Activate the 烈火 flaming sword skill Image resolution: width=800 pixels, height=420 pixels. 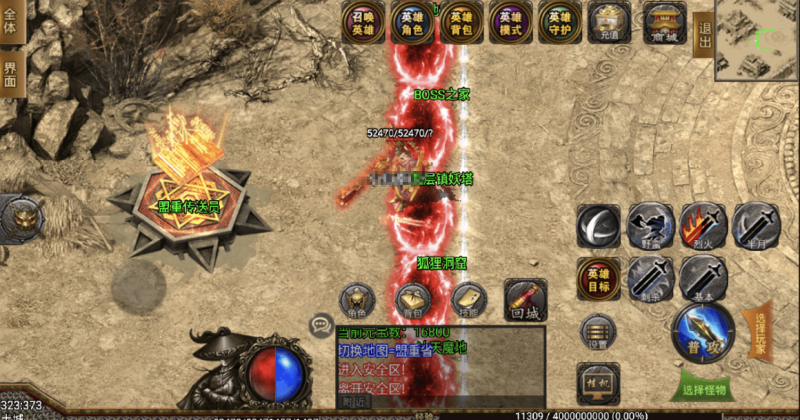702,225
